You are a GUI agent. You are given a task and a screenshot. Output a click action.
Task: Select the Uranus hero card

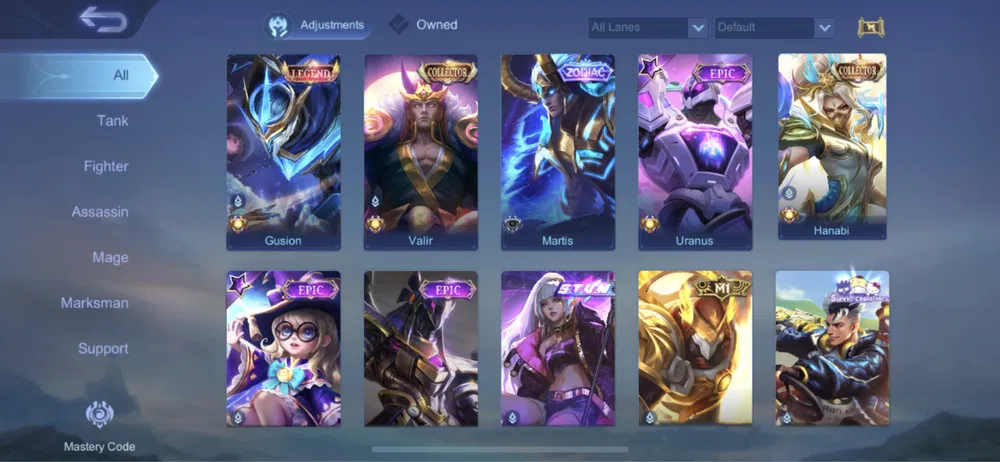[x=695, y=150]
